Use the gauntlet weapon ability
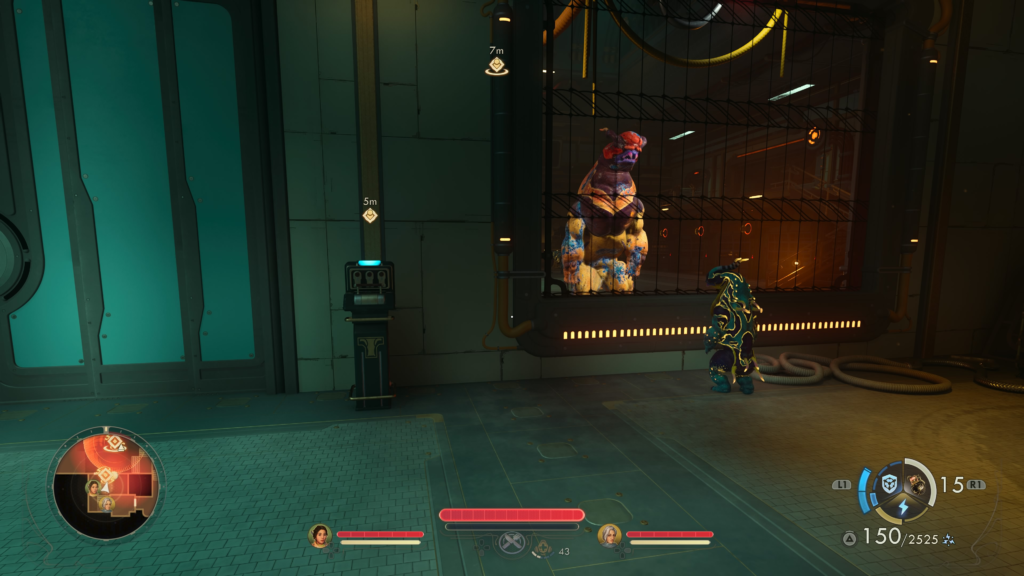1024x576 pixels. (x=916, y=484)
